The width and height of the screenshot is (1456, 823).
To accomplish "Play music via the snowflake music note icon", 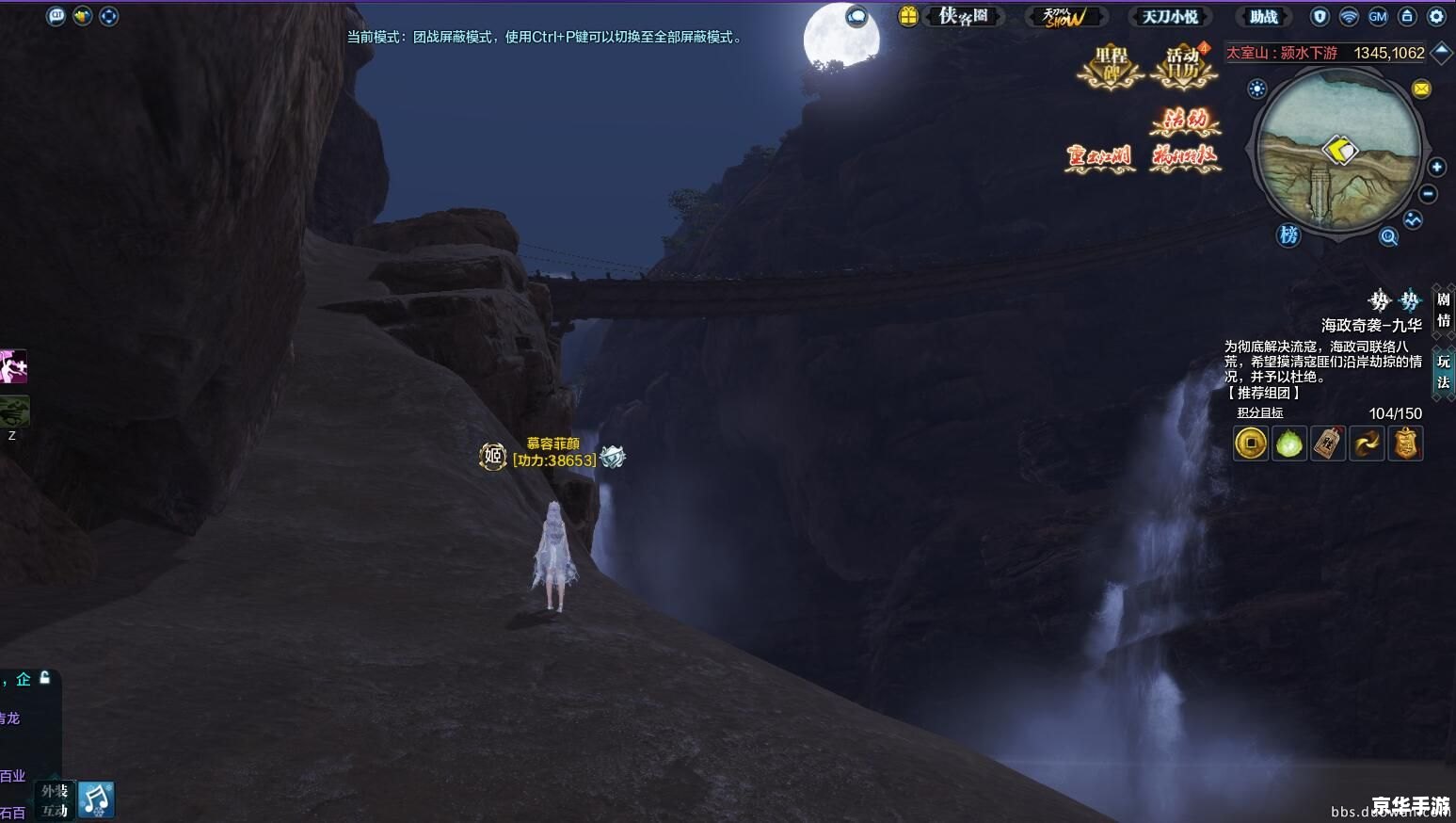I will pos(97,798).
